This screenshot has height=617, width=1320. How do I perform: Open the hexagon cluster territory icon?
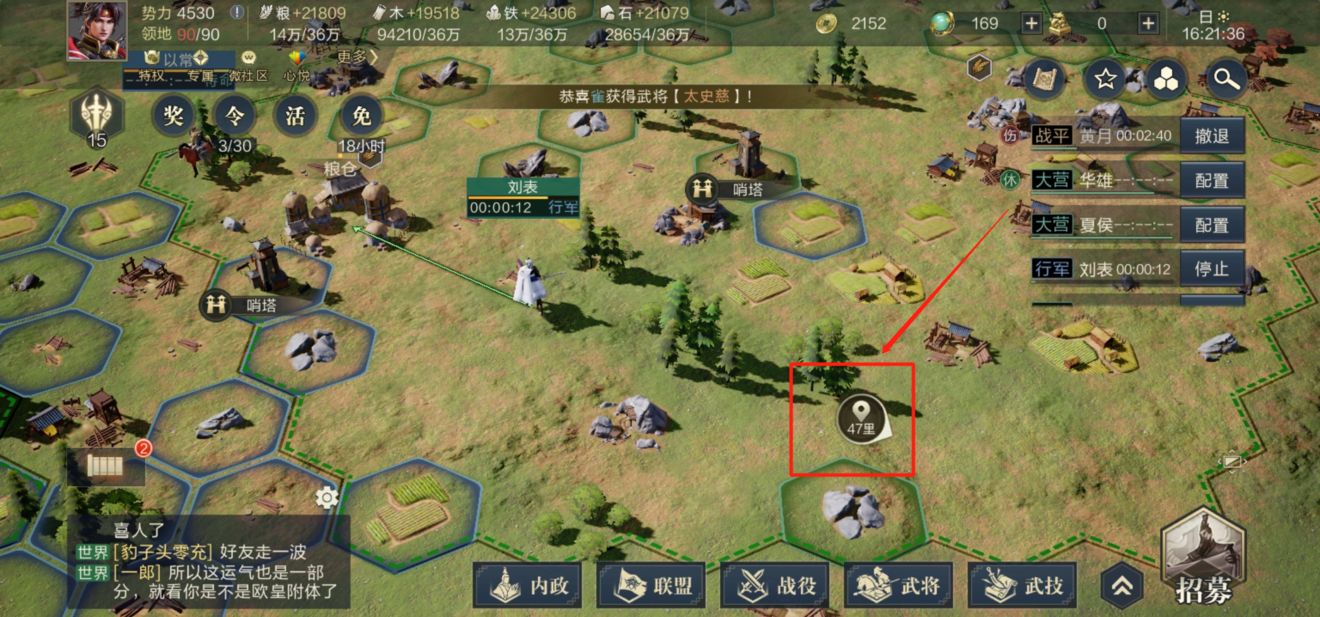tap(1166, 78)
